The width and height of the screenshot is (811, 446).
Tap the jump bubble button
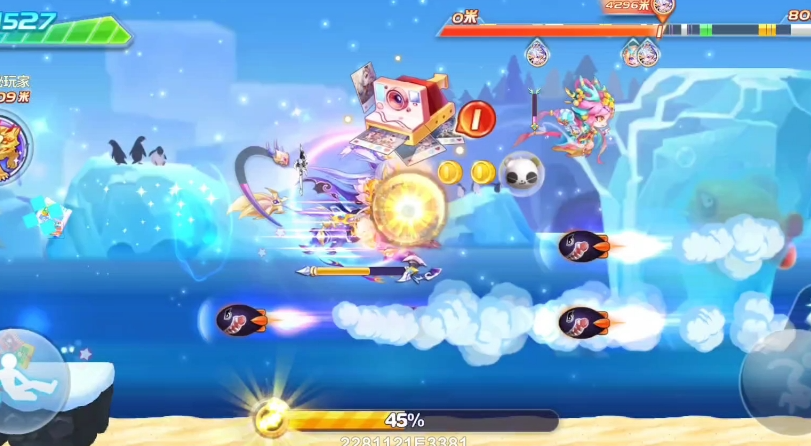pyautogui.click(x=781, y=379)
